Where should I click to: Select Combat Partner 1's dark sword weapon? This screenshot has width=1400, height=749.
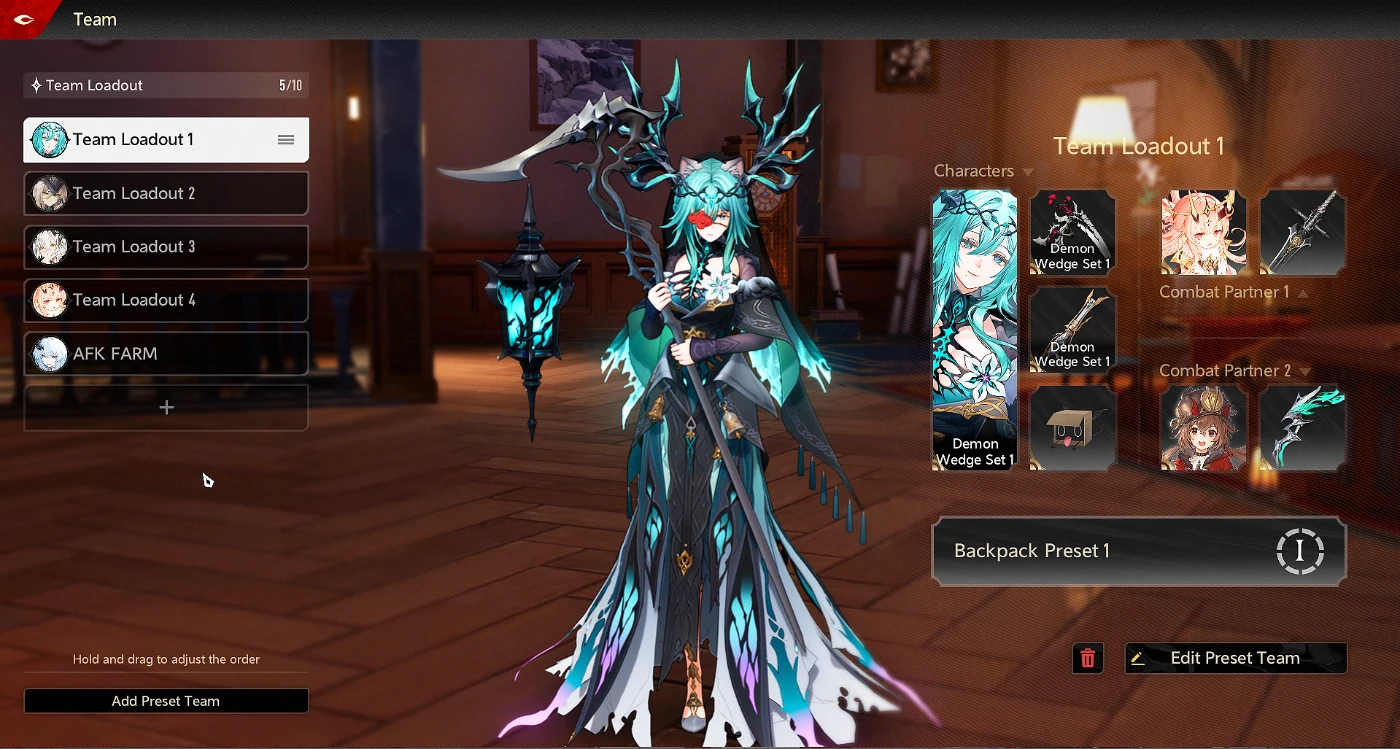point(1302,232)
